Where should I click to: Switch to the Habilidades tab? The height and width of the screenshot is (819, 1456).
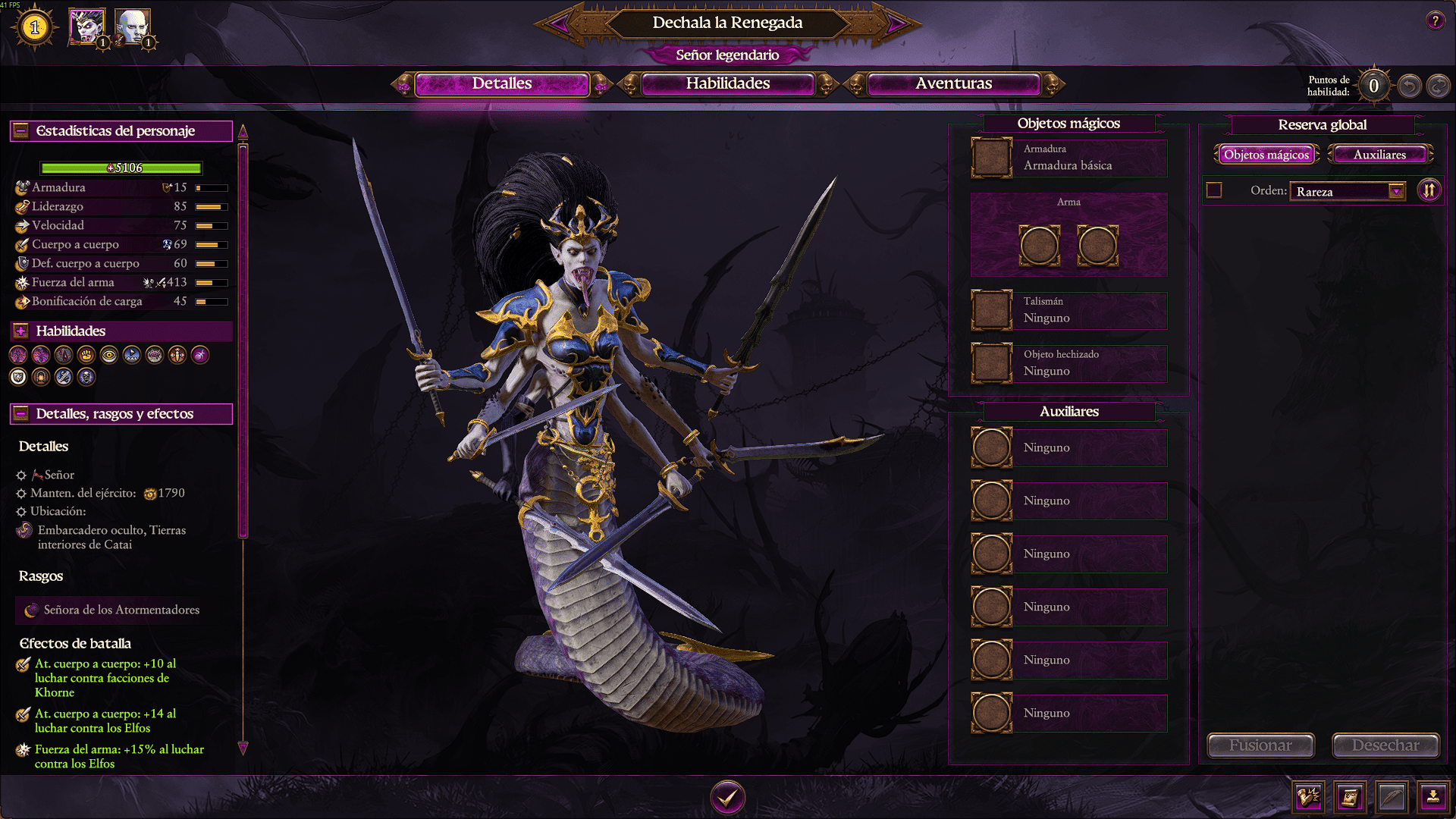click(x=727, y=83)
